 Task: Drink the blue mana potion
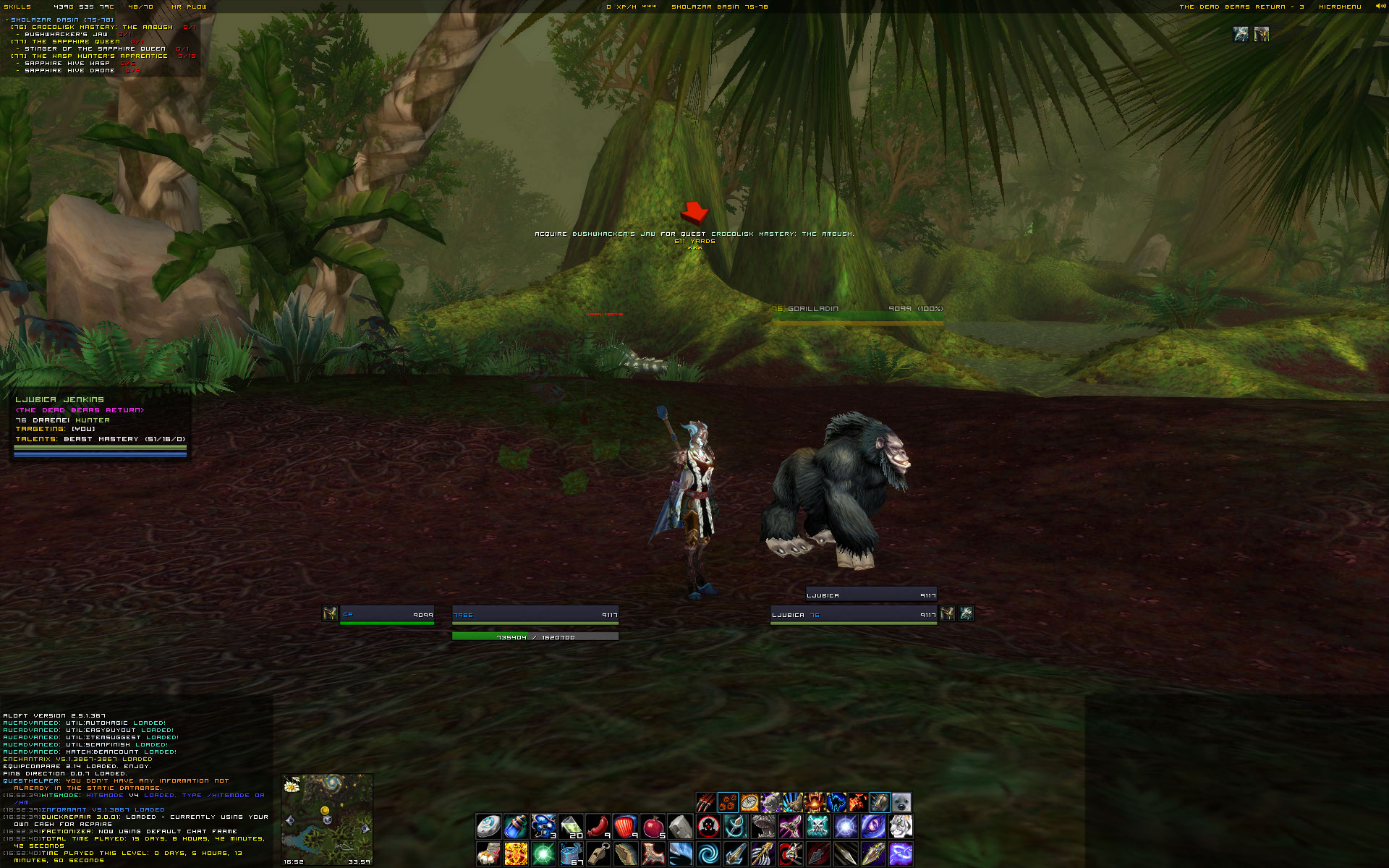(x=515, y=826)
